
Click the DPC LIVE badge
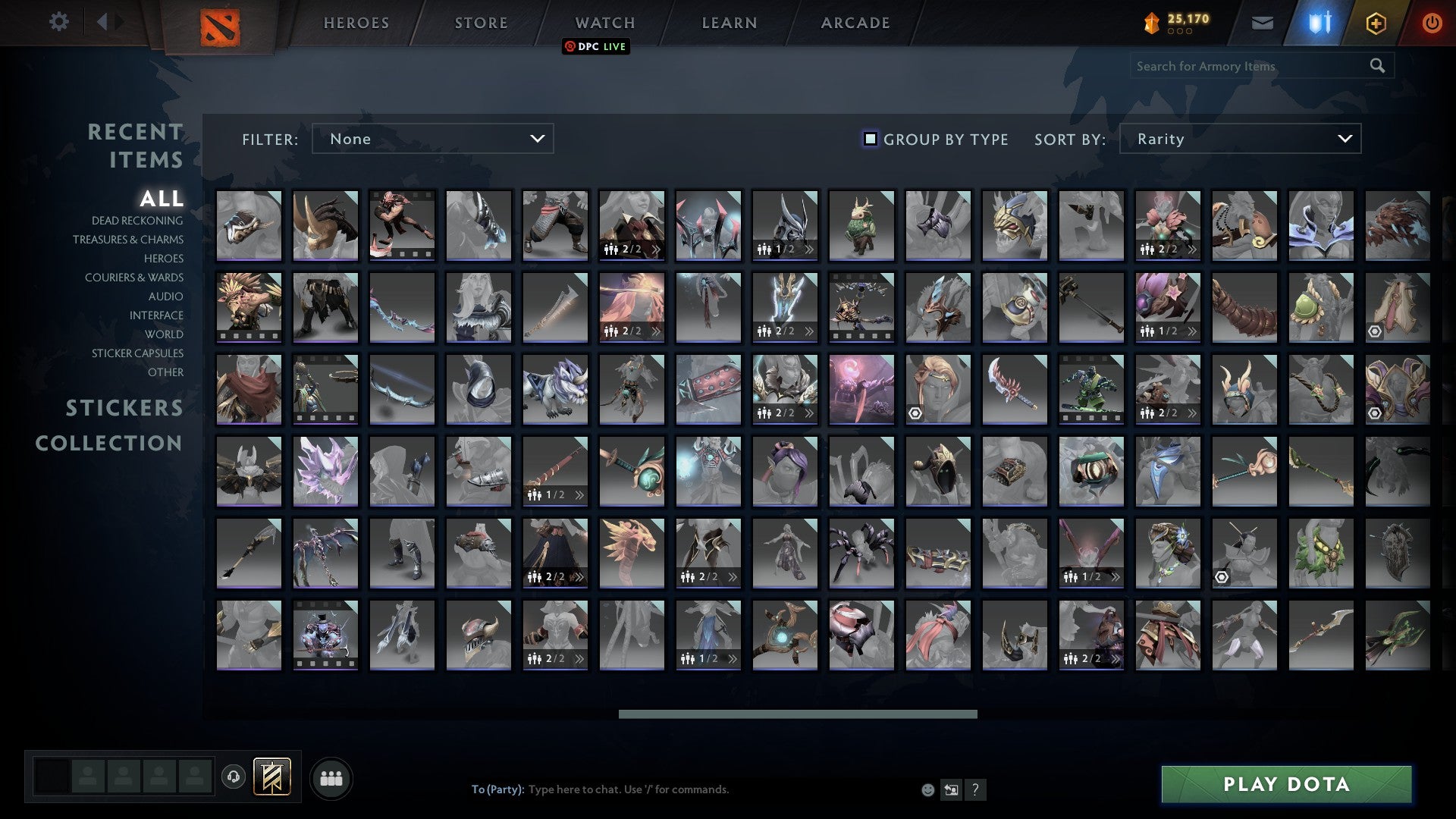[x=596, y=46]
